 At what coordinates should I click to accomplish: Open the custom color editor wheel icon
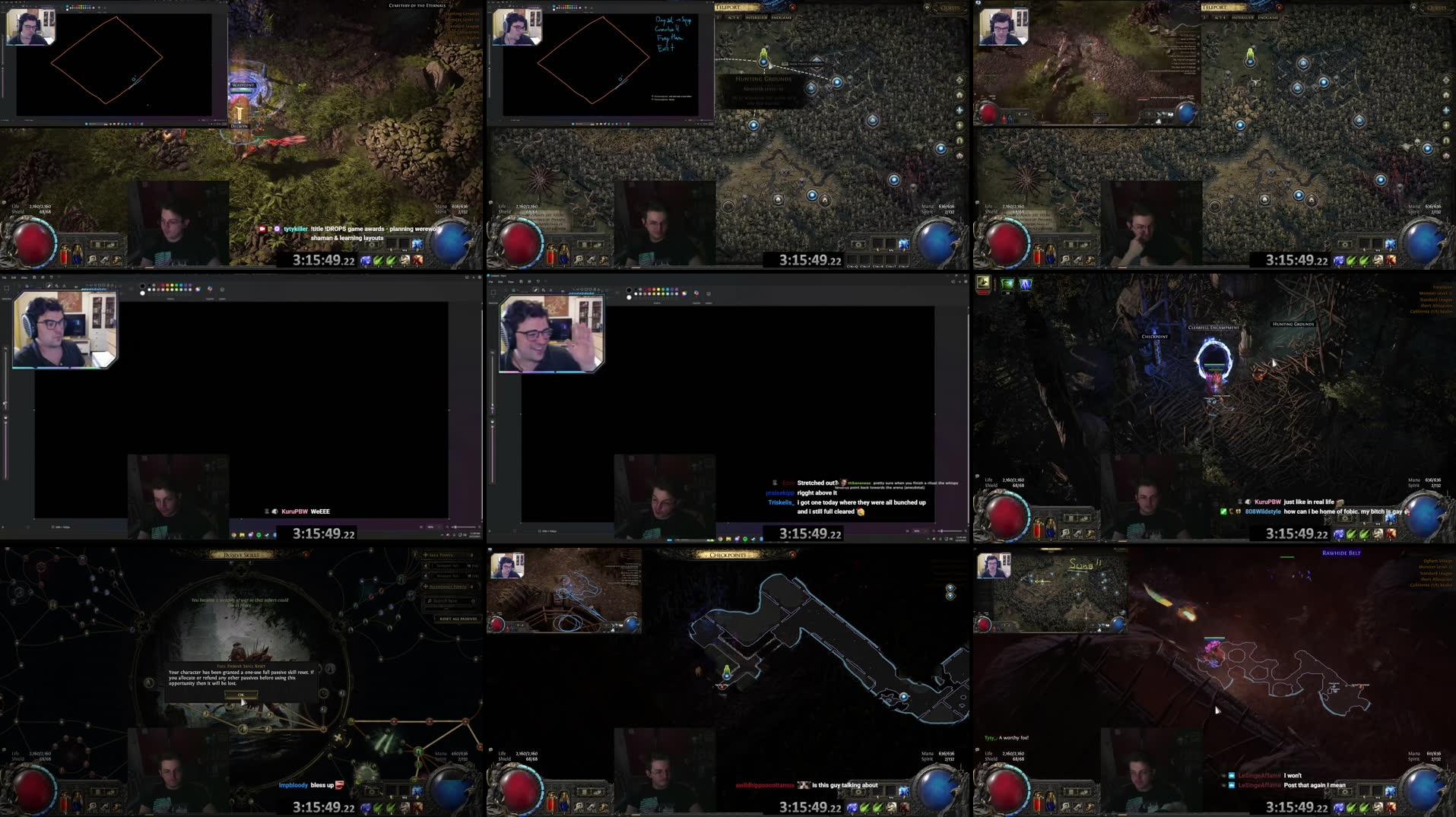click(x=684, y=293)
